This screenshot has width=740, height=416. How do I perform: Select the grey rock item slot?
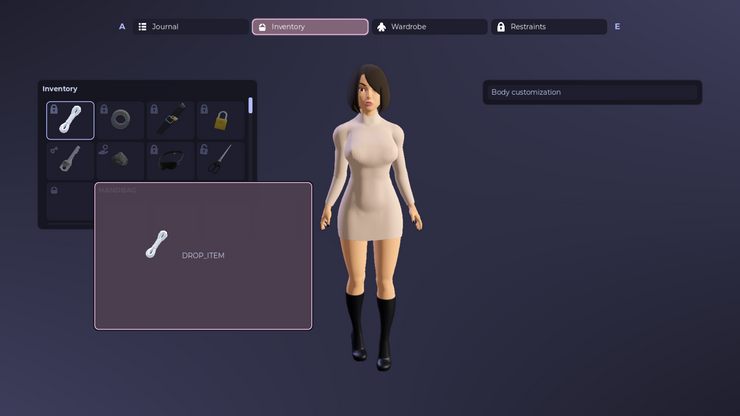click(x=120, y=160)
